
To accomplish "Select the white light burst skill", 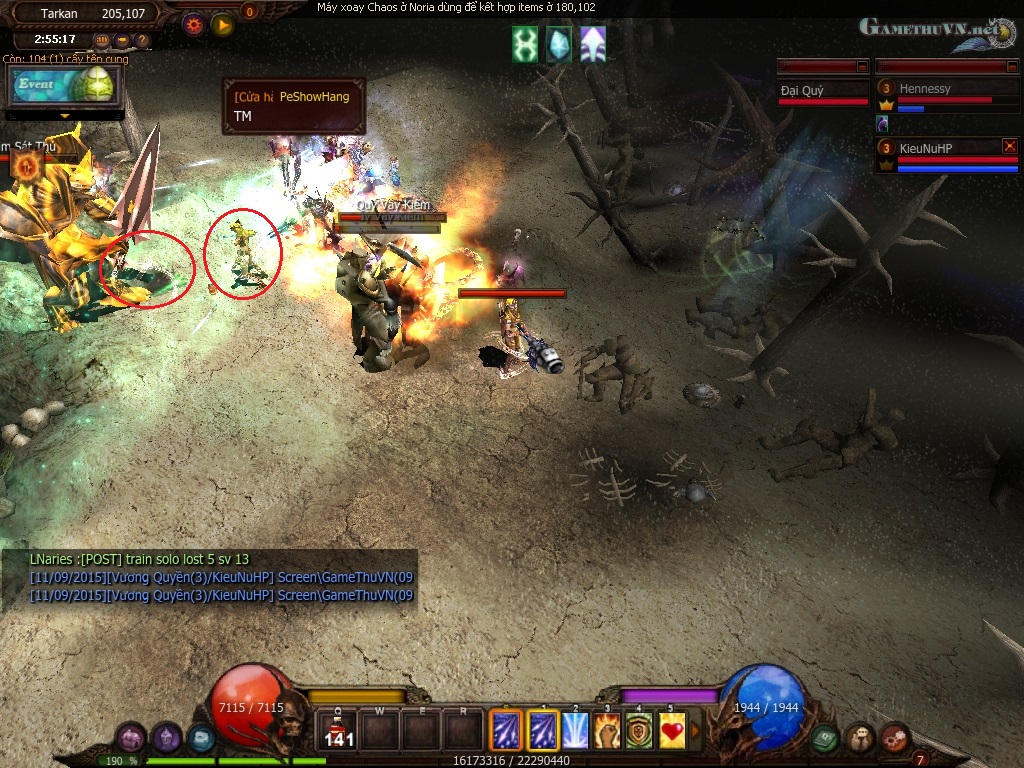I will click(x=575, y=731).
